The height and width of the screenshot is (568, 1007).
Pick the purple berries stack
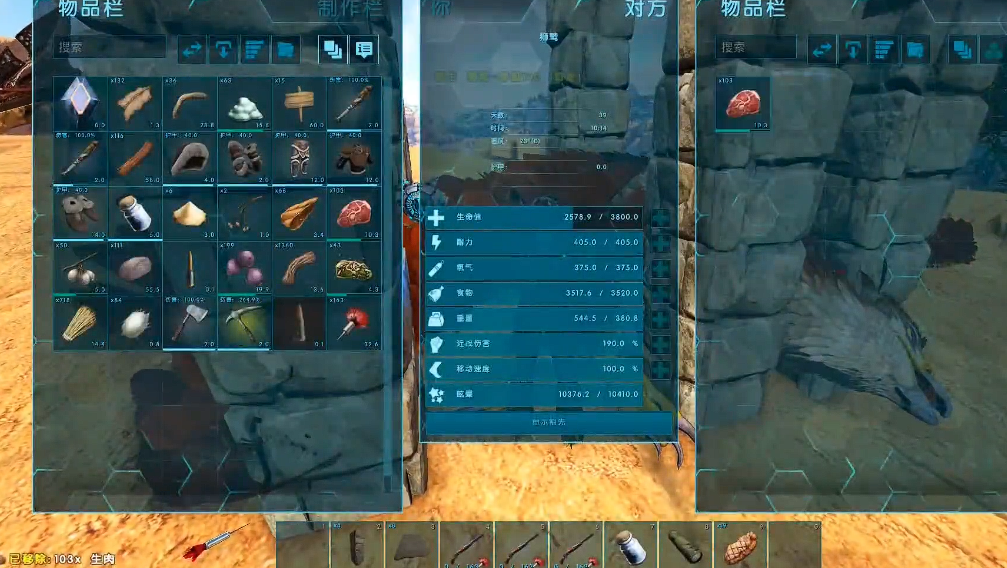pyautogui.click(x=244, y=268)
